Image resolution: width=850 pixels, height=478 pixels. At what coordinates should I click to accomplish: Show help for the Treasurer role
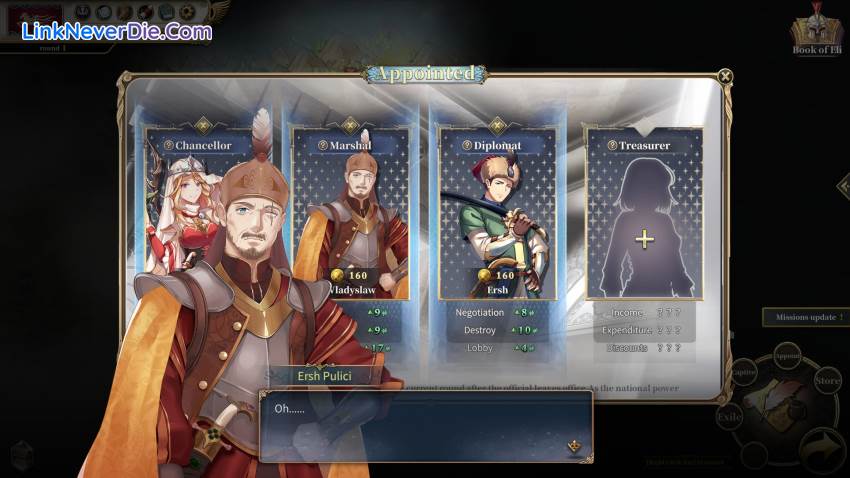click(612, 145)
